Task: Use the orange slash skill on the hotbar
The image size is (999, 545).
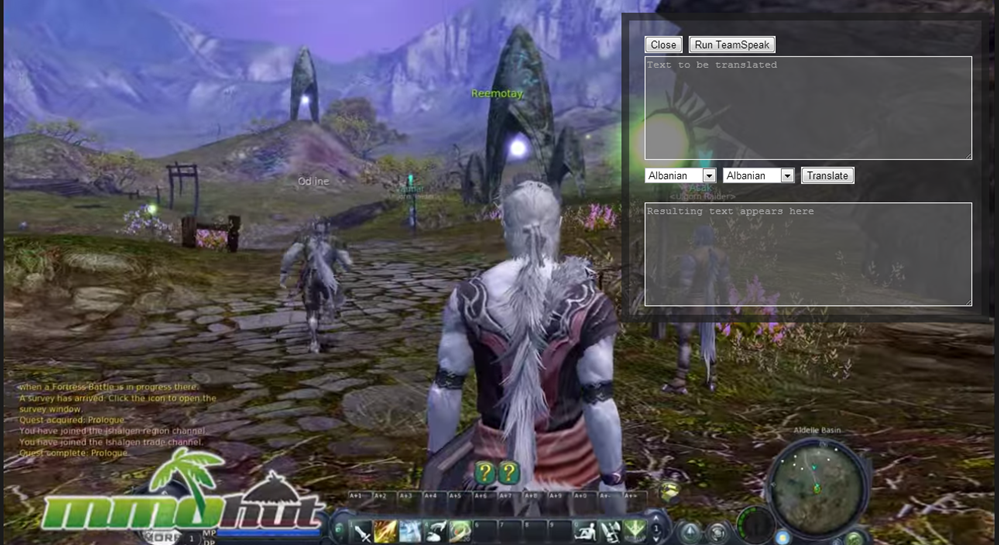Action: click(x=386, y=531)
